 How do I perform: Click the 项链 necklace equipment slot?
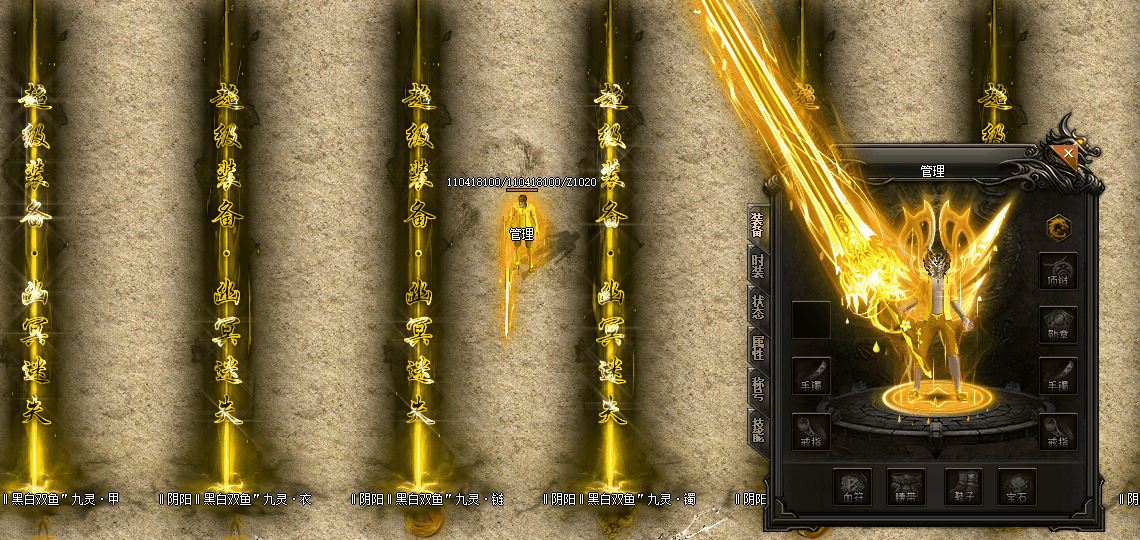point(1057,271)
